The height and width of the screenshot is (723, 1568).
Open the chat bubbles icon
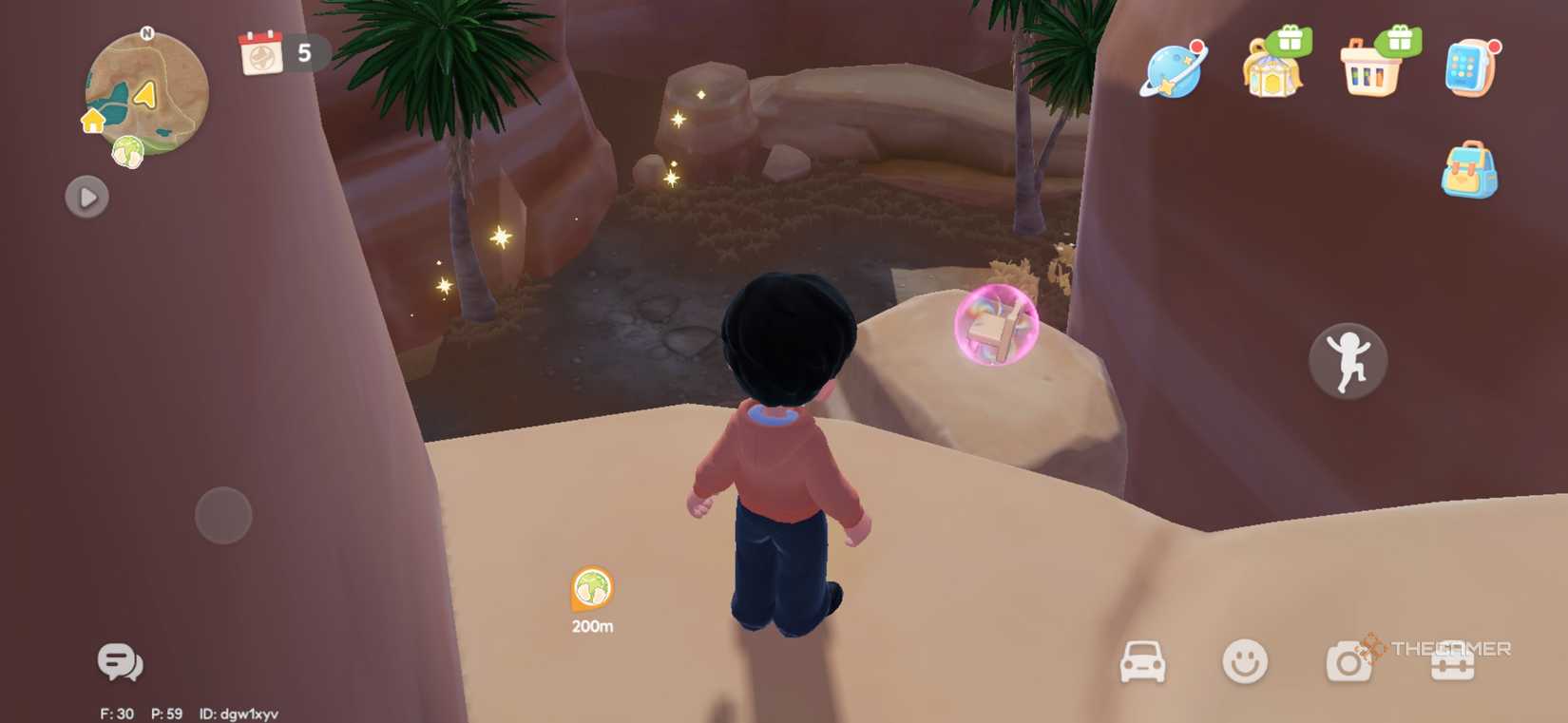point(120,660)
